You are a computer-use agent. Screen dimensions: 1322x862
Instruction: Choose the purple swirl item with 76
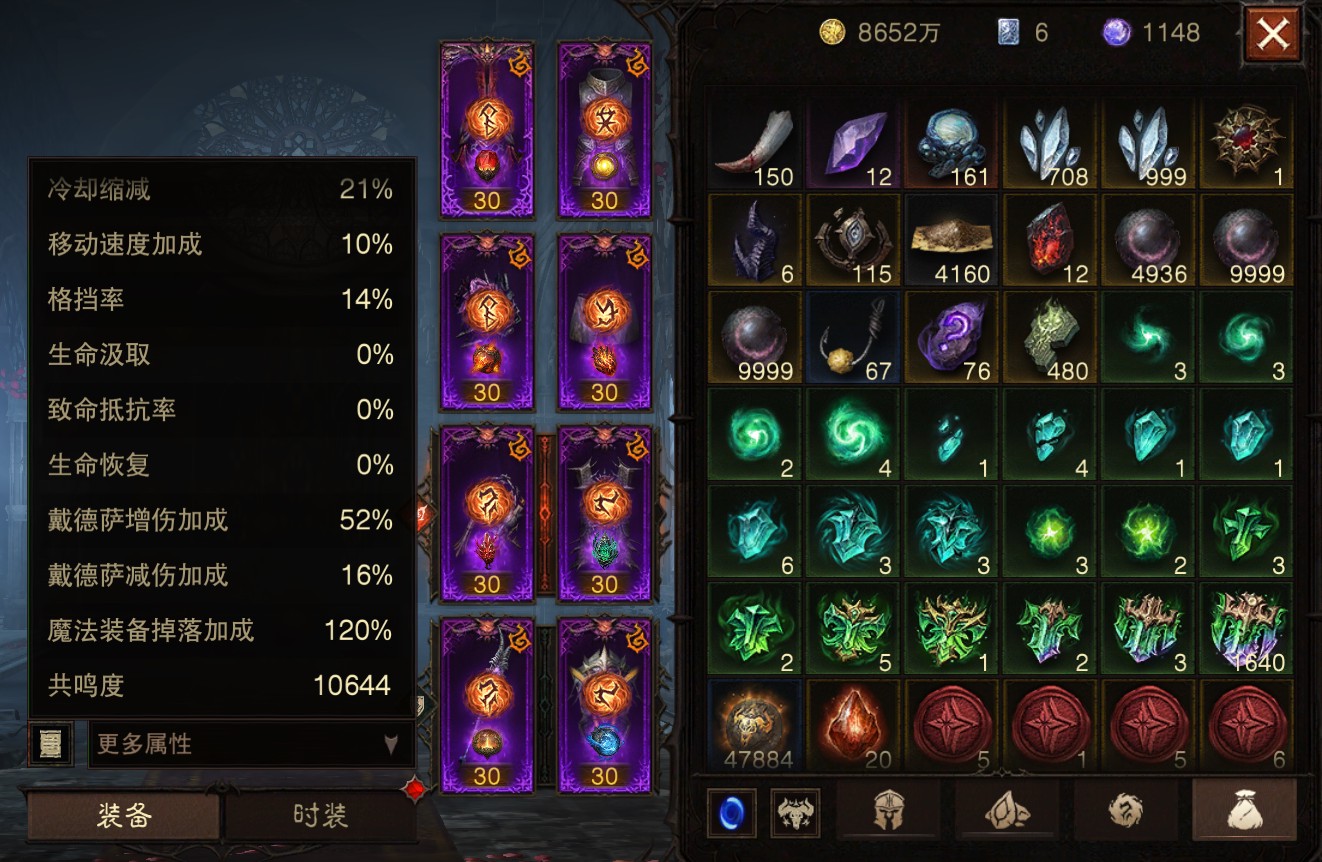coord(951,338)
